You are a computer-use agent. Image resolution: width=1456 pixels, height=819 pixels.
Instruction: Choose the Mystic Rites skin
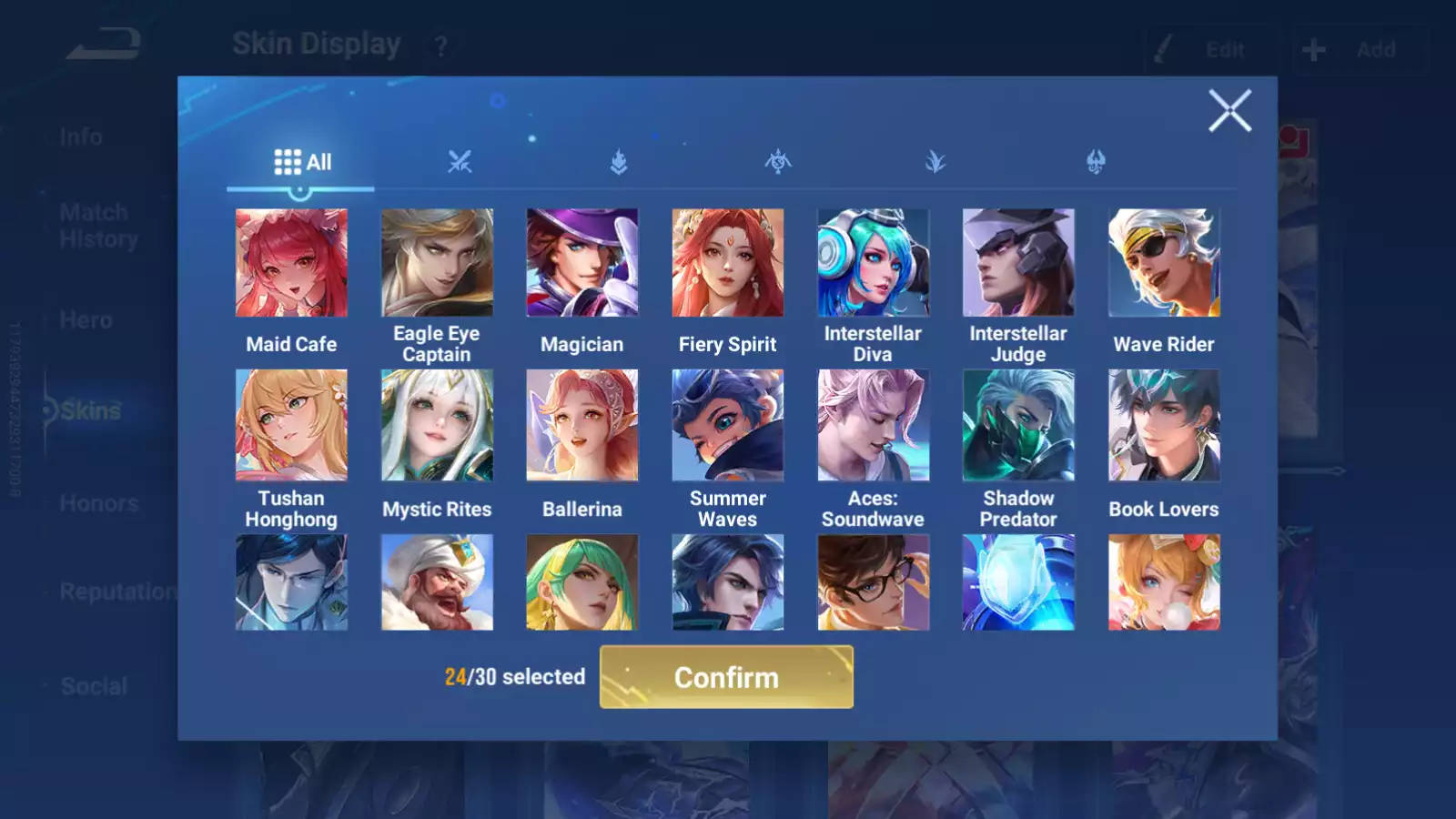click(x=437, y=425)
